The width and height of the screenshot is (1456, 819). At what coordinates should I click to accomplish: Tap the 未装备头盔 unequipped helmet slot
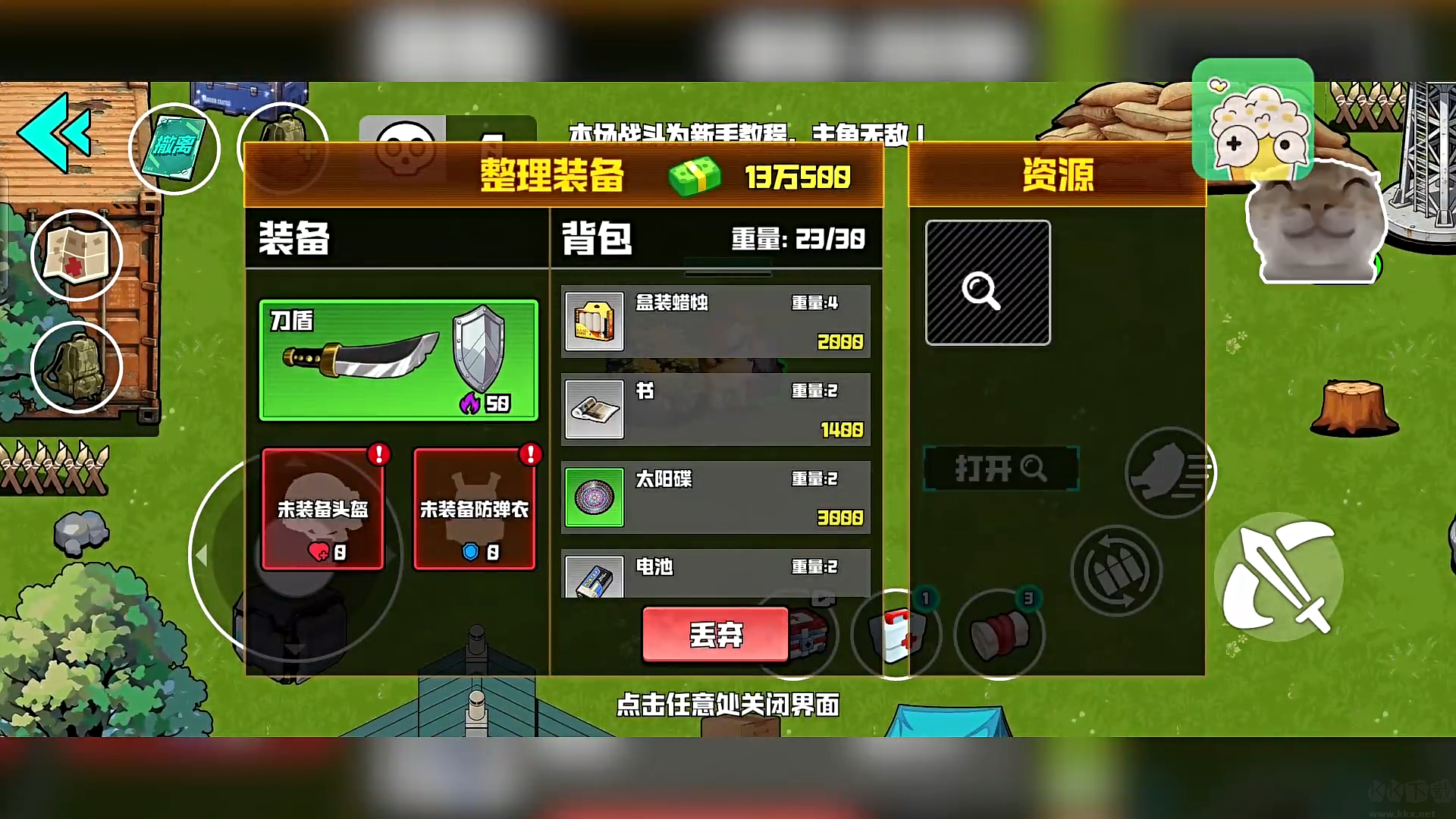(322, 508)
